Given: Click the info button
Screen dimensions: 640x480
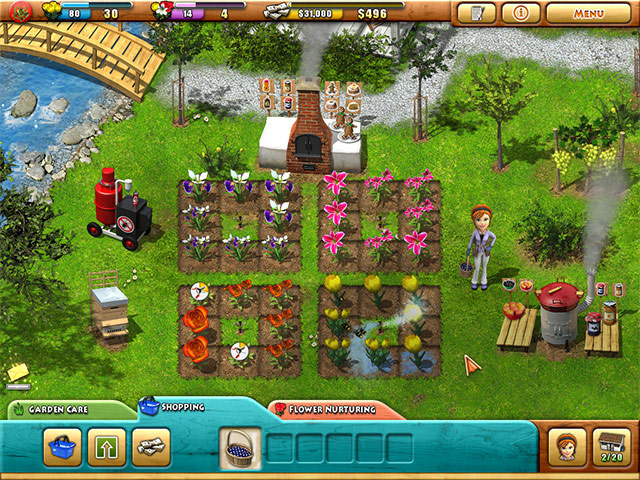Looking at the screenshot, I should [x=521, y=14].
